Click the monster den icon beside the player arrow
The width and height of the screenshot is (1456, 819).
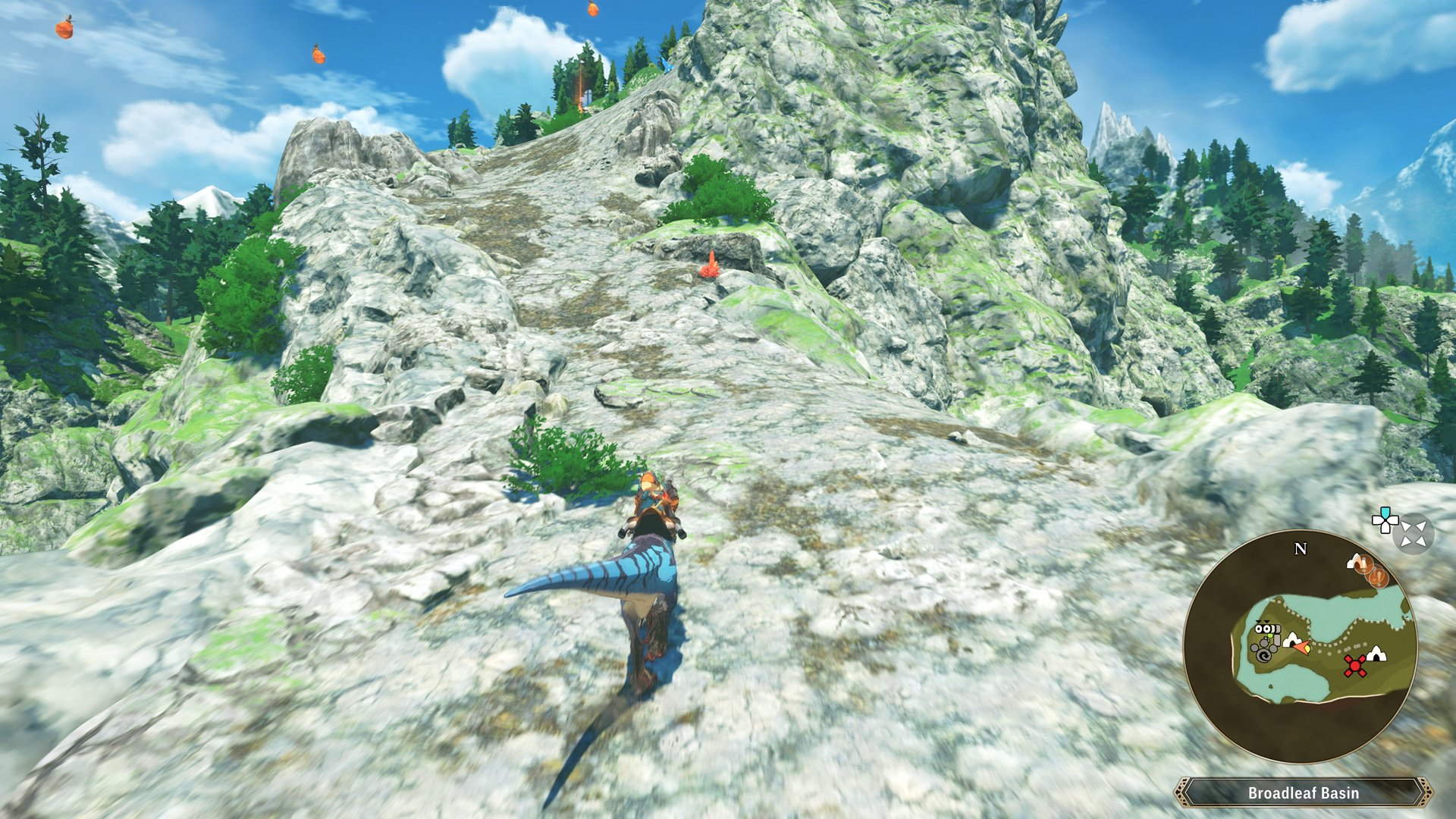(1292, 641)
